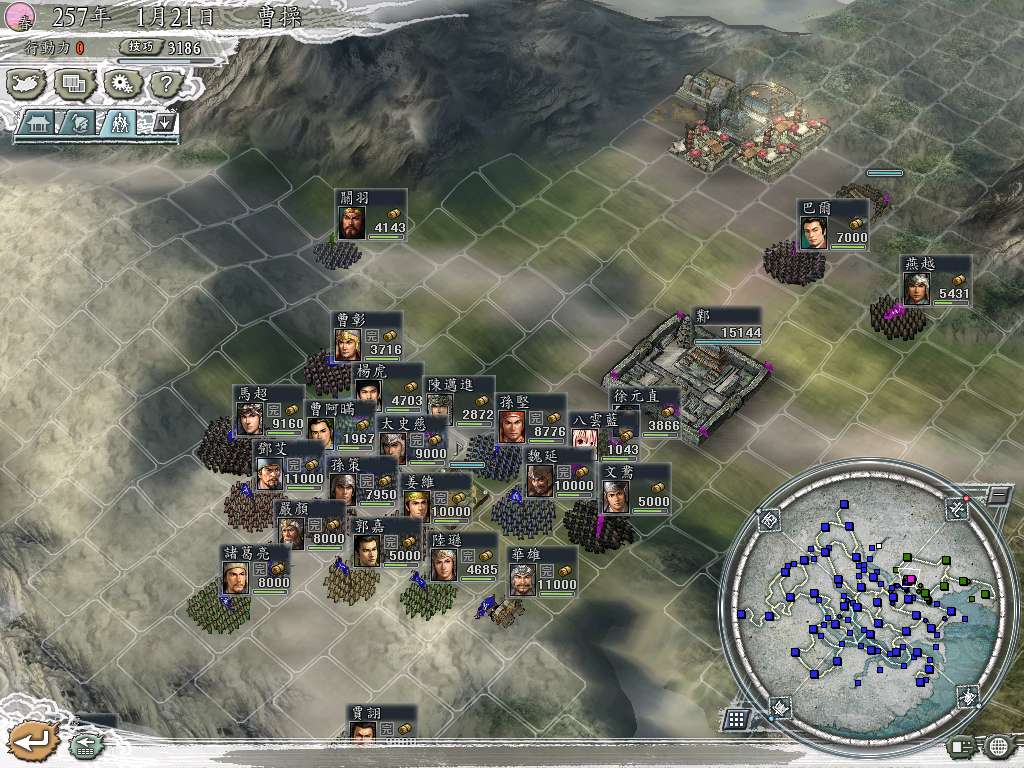Select 燕越's unit label with 5431 troops
The image size is (1024, 768).
point(934,281)
